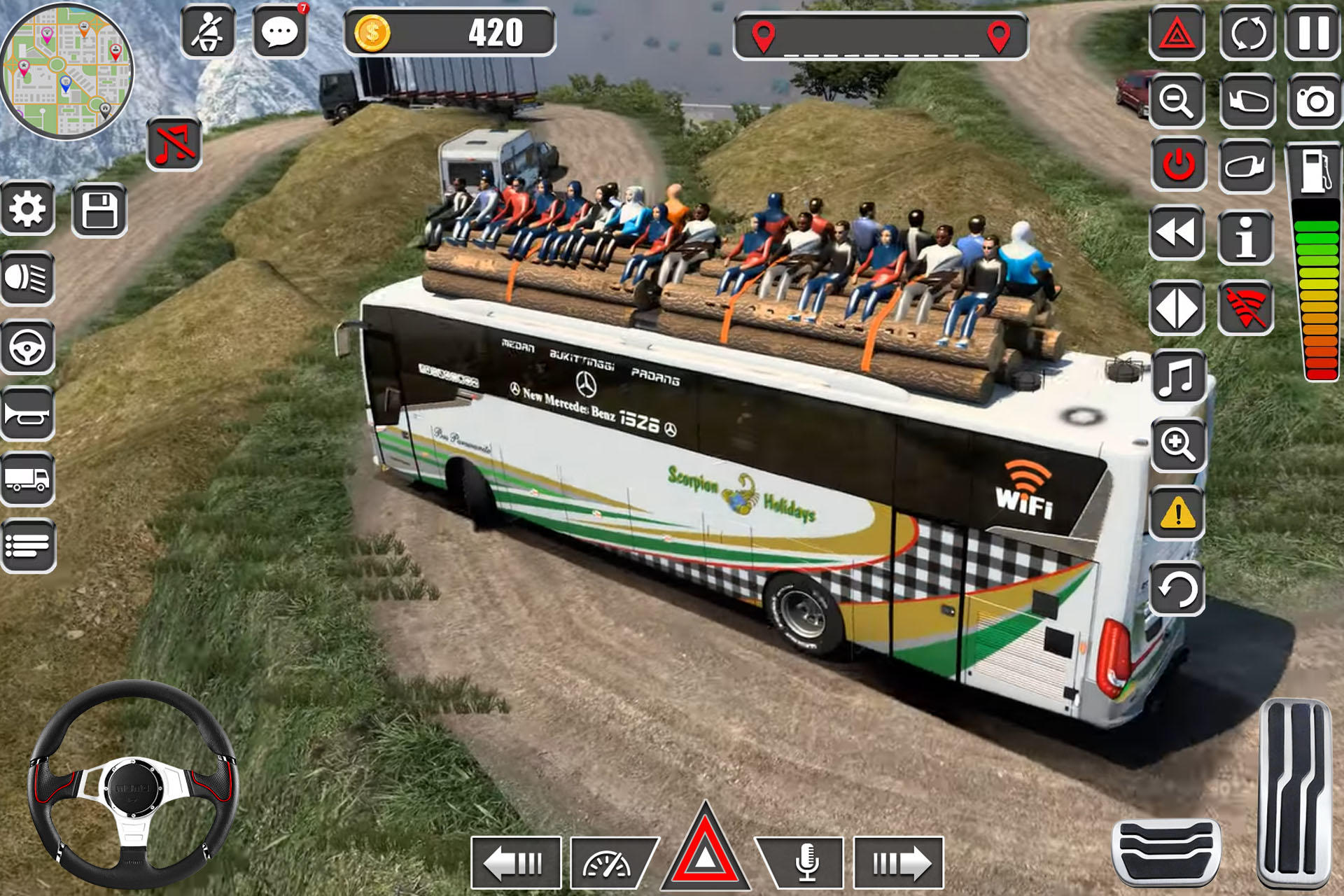Zoom in with the plus magnifier
1344x896 pixels.
coord(1177,444)
